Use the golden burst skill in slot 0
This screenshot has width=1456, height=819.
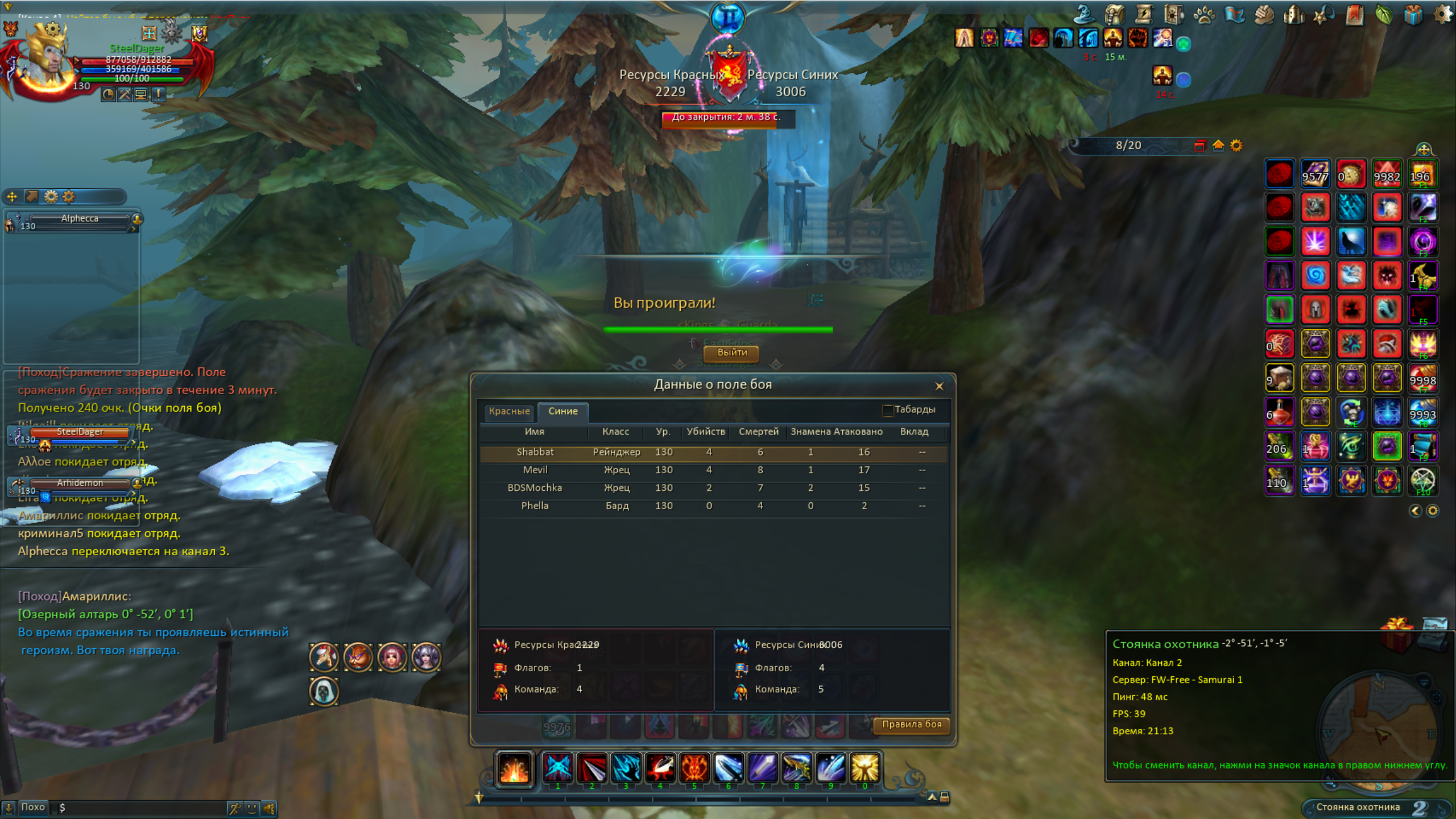864,768
